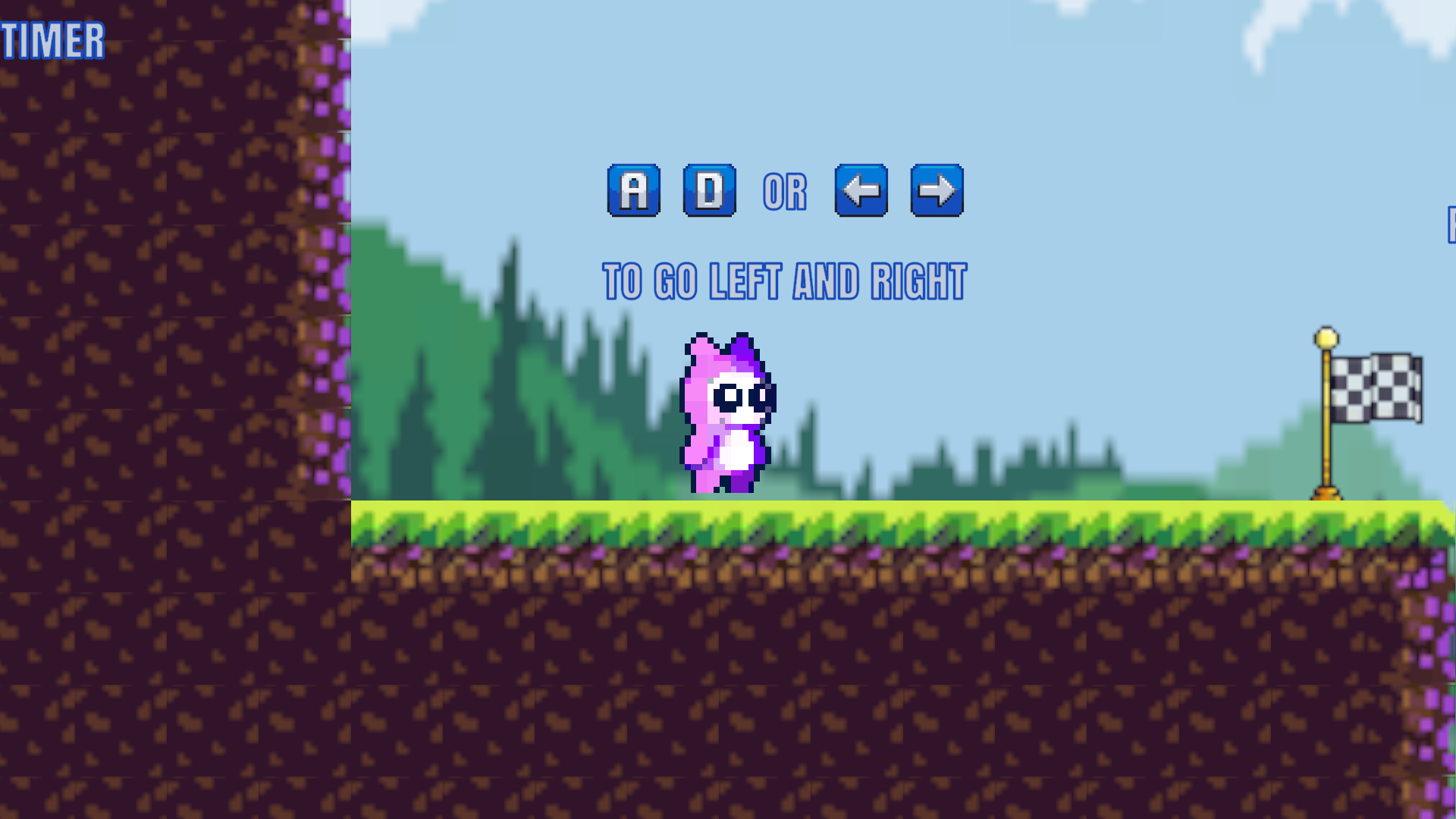The image size is (1456, 819).
Task: Click the D key icon
Action: coord(709,190)
